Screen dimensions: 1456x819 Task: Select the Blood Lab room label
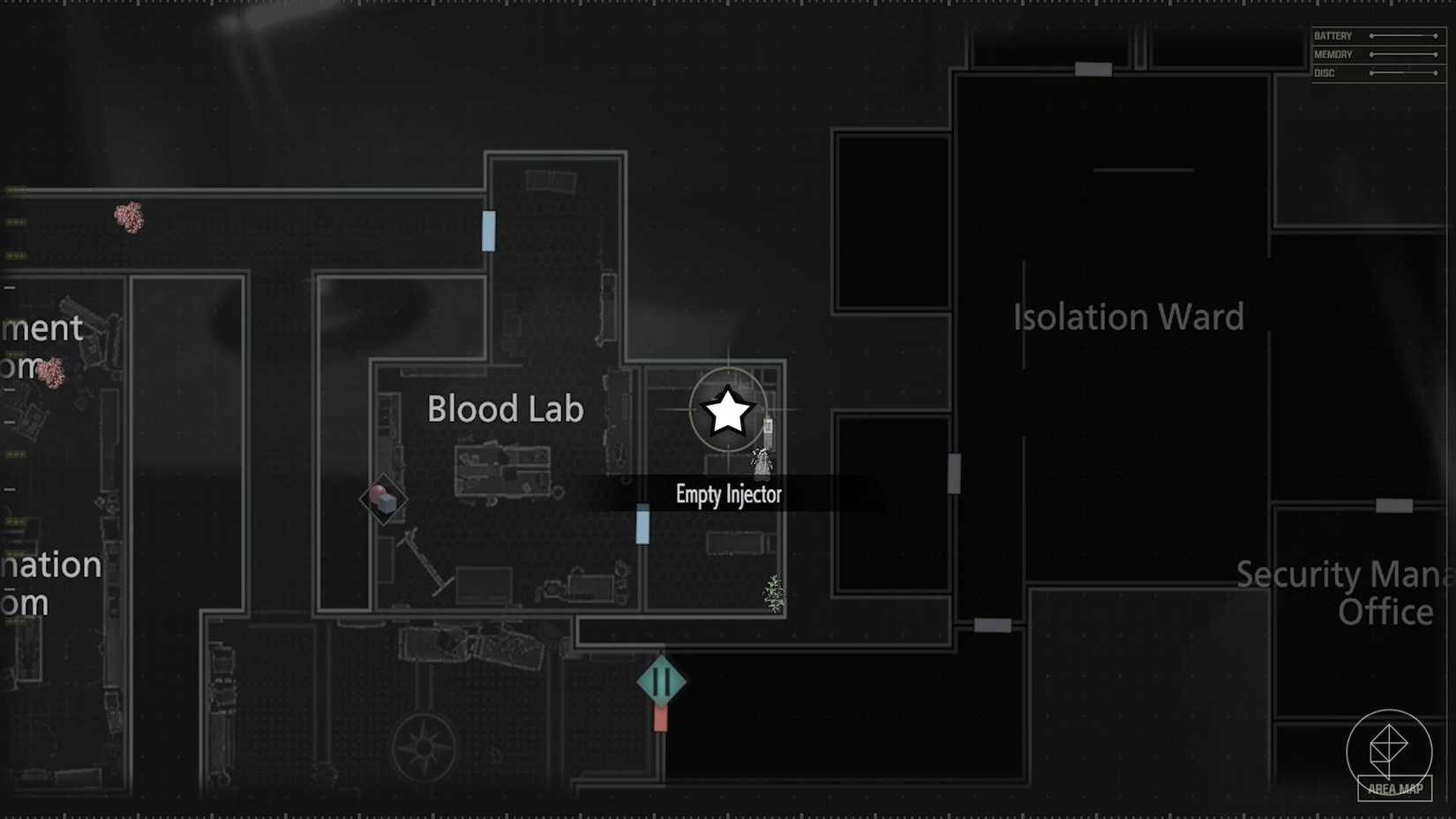pos(505,409)
